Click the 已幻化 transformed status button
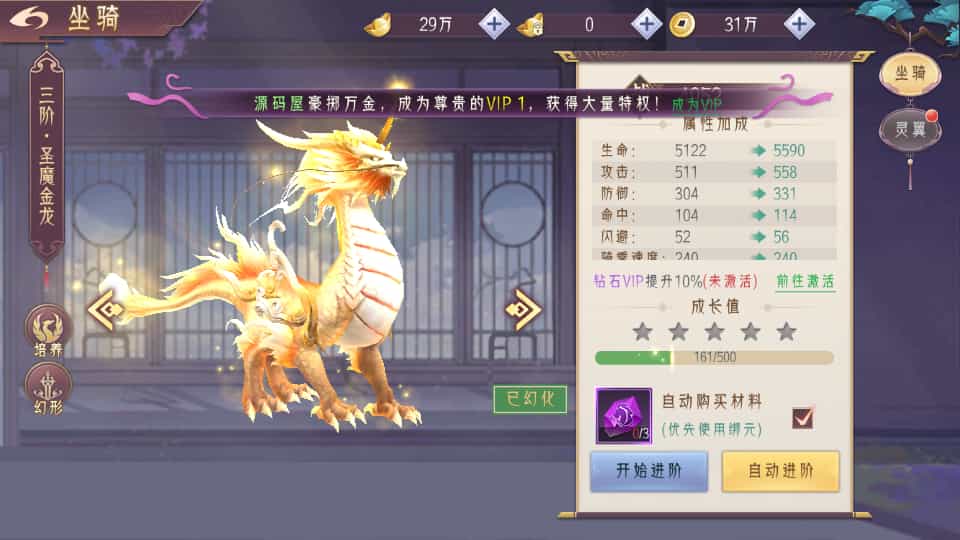960x540 pixels. click(530, 399)
